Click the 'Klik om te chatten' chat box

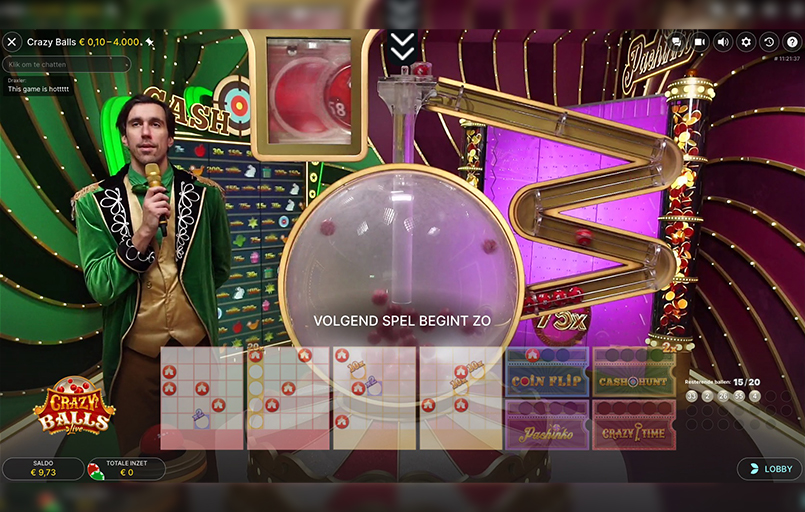pyautogui.click(x=68, y=64)
